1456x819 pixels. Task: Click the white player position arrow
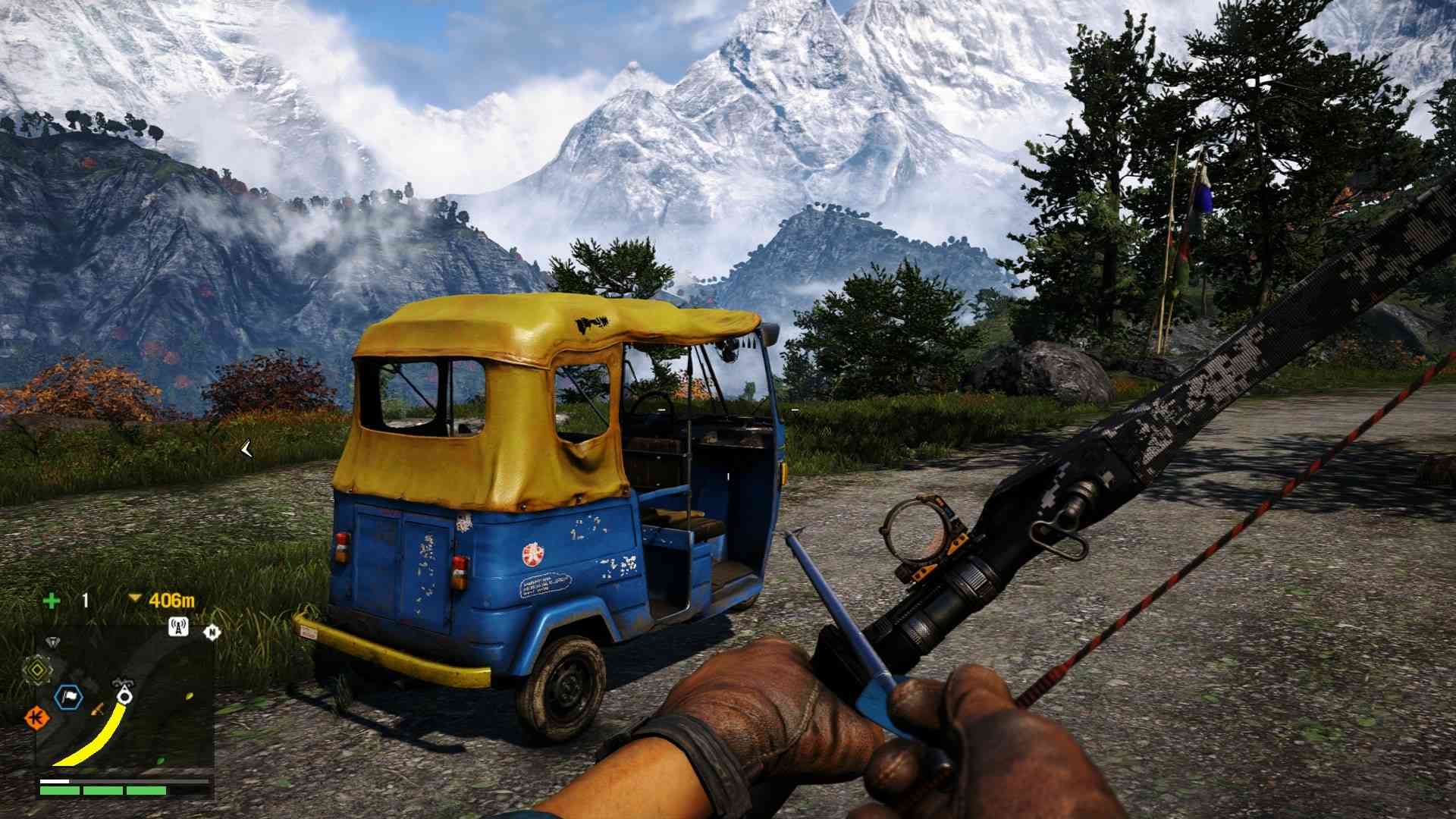tap(125, 695)
